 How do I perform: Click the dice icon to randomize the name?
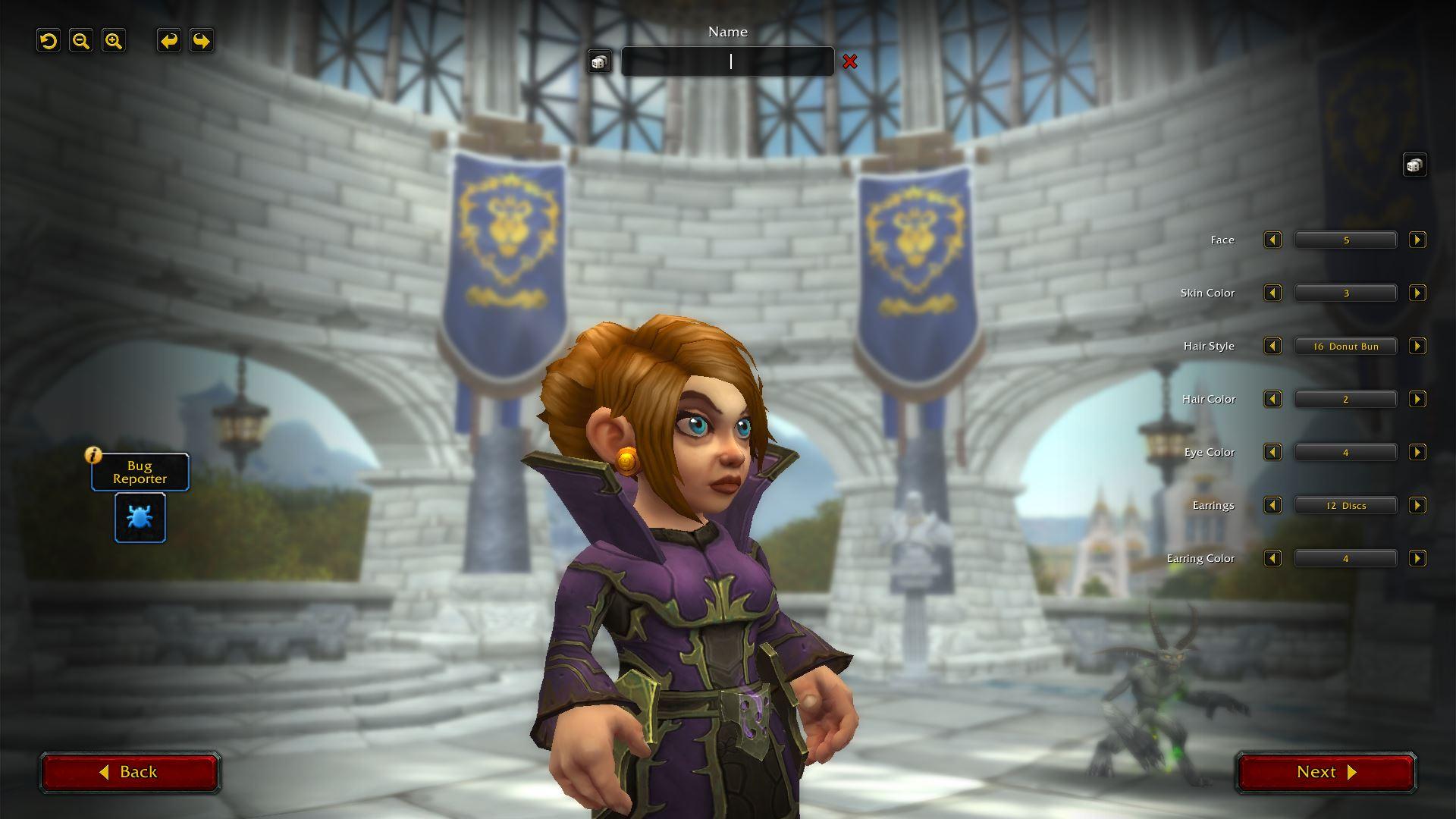click(600, 61)
